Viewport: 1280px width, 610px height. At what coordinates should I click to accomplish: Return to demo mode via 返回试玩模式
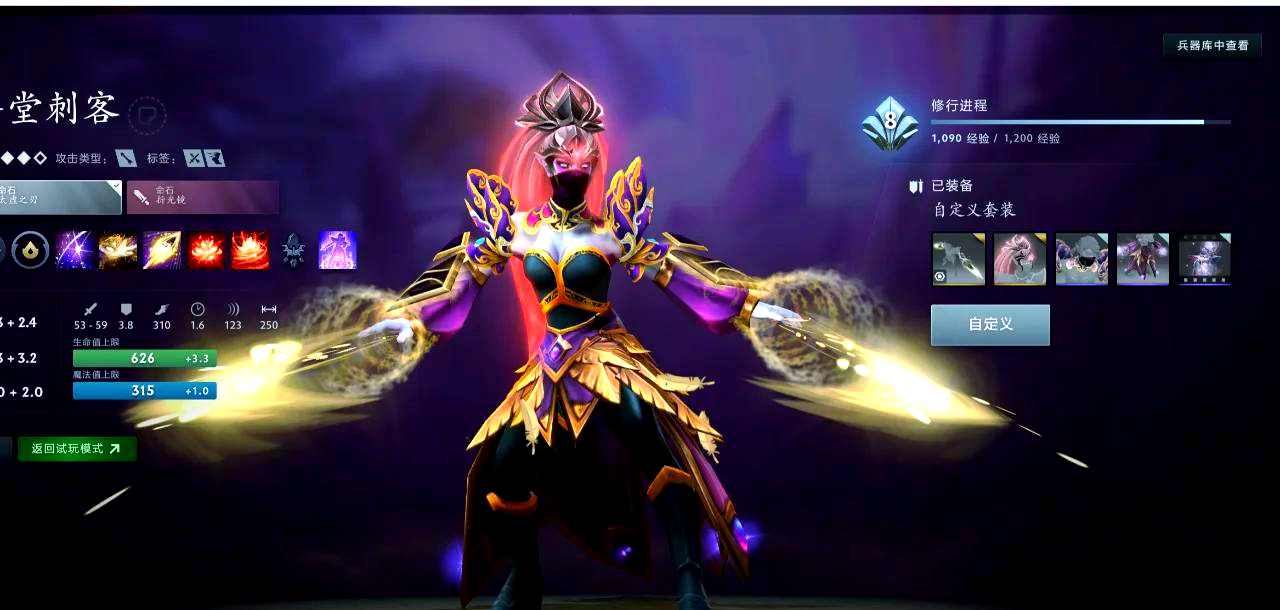pyautogui.click(x=76, y=449)
